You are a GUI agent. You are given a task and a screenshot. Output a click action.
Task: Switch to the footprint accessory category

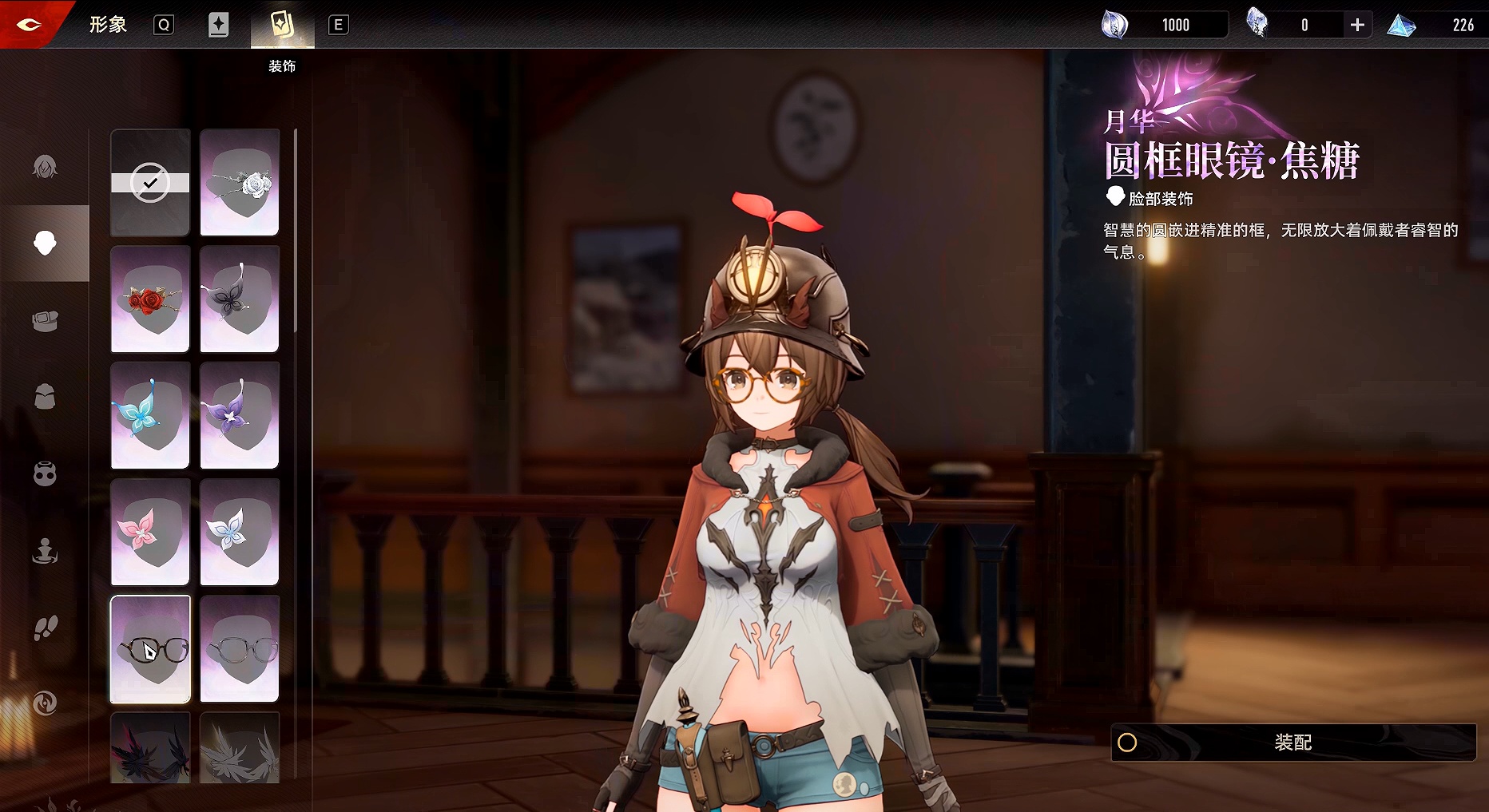point(45,628)
